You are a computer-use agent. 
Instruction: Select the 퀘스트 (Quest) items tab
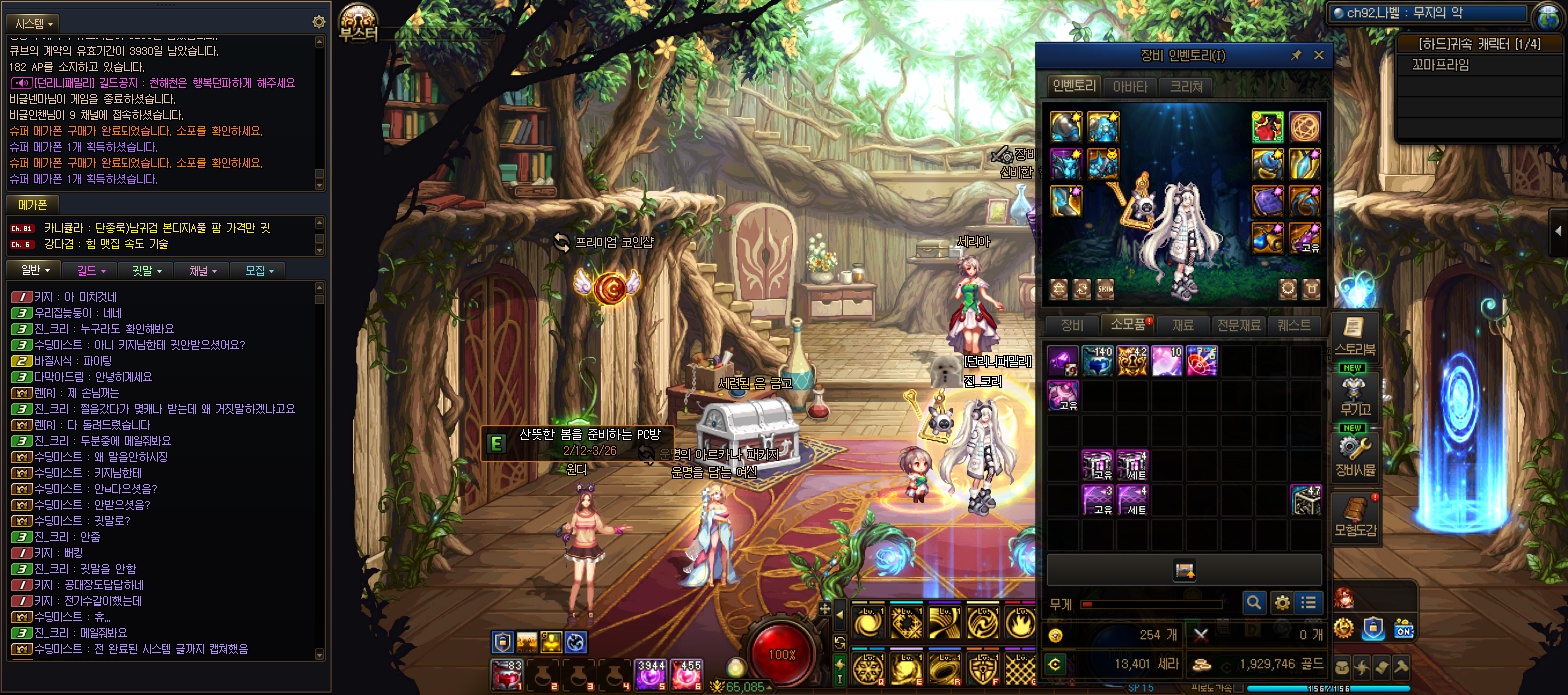[1294, 325]
